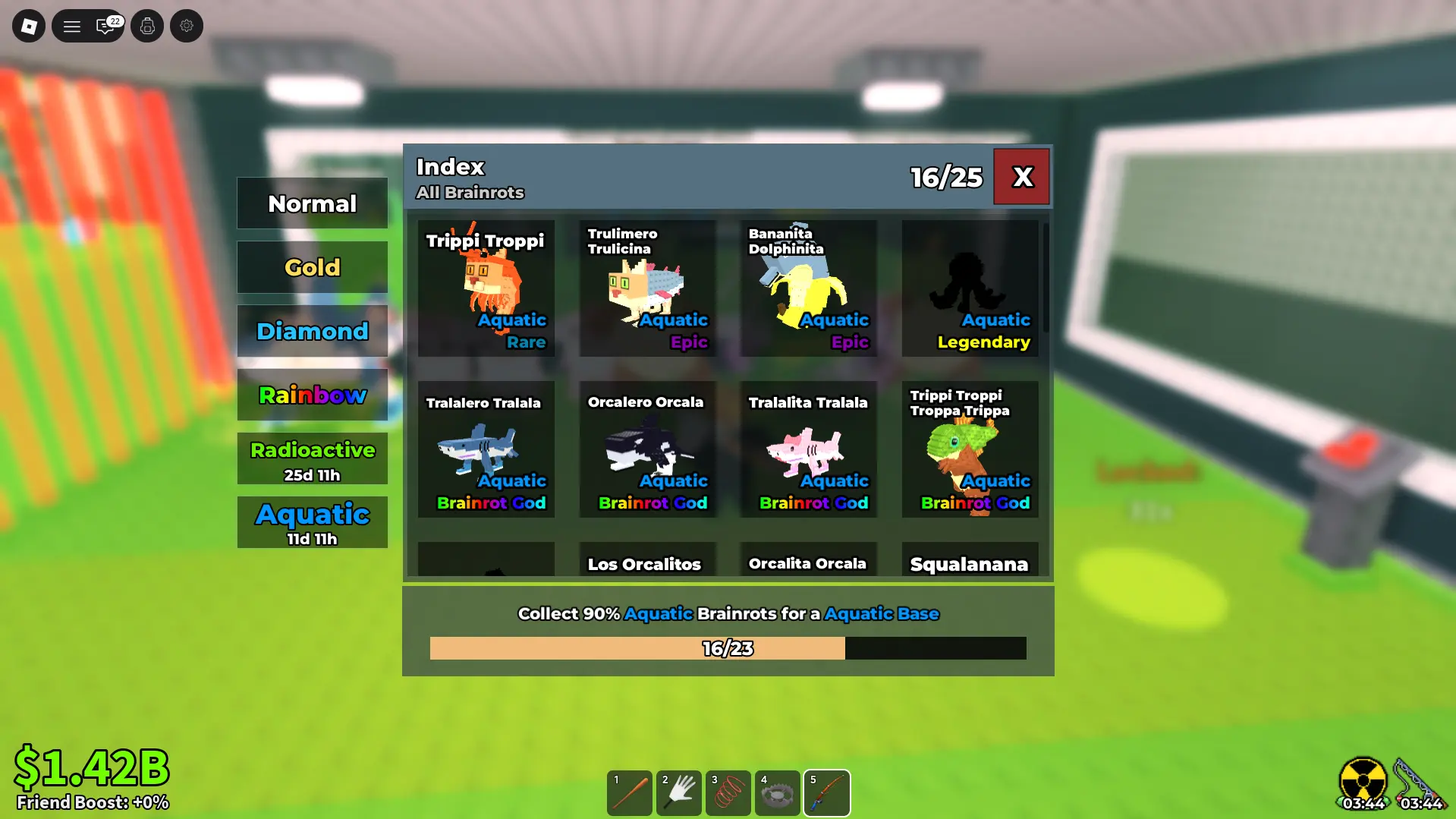Pick the pink Tralalita Tralala card

click(x=809, y=449)
